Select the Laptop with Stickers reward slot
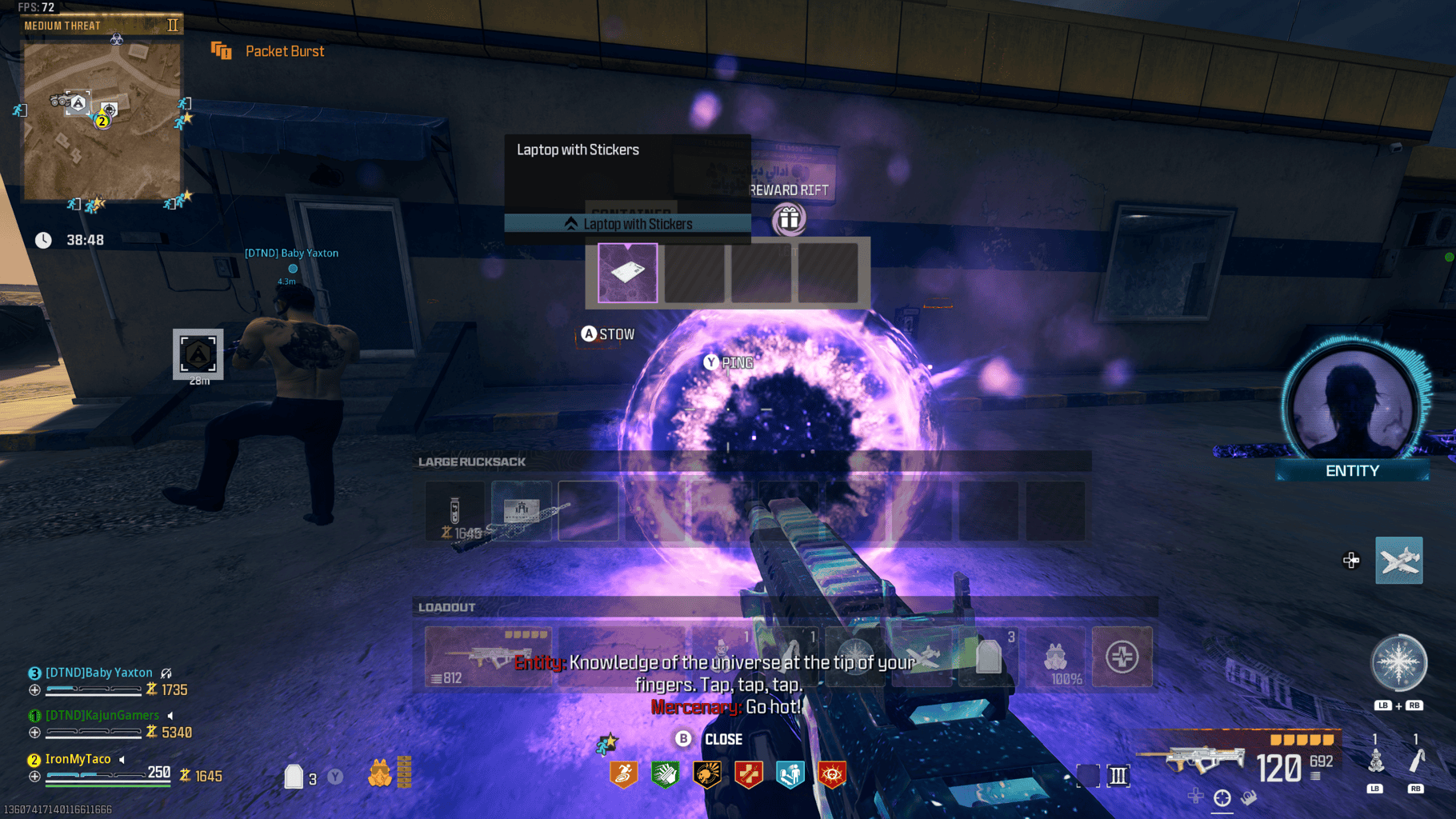 point(628,273)
